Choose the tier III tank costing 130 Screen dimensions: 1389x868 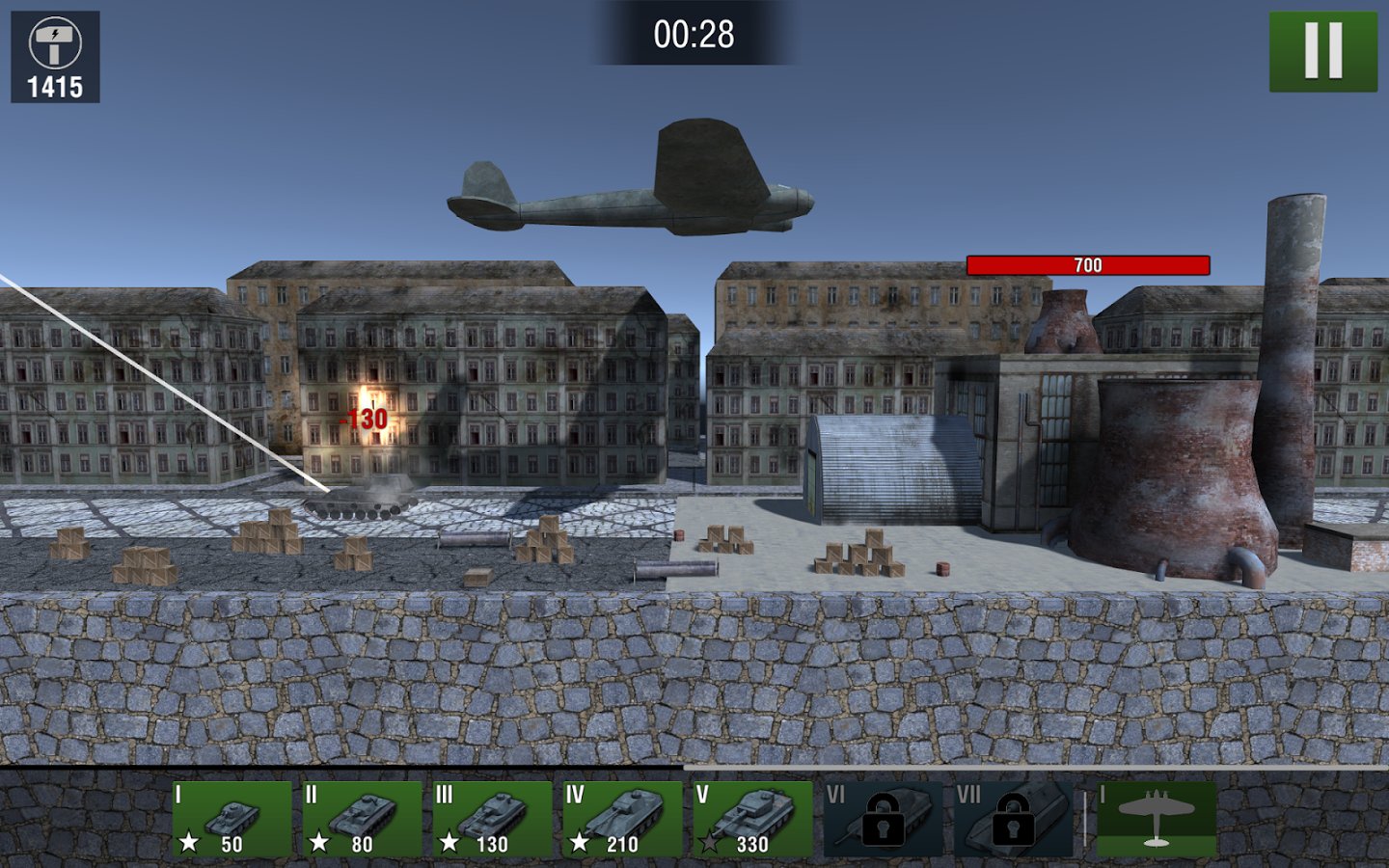point(492,819)
